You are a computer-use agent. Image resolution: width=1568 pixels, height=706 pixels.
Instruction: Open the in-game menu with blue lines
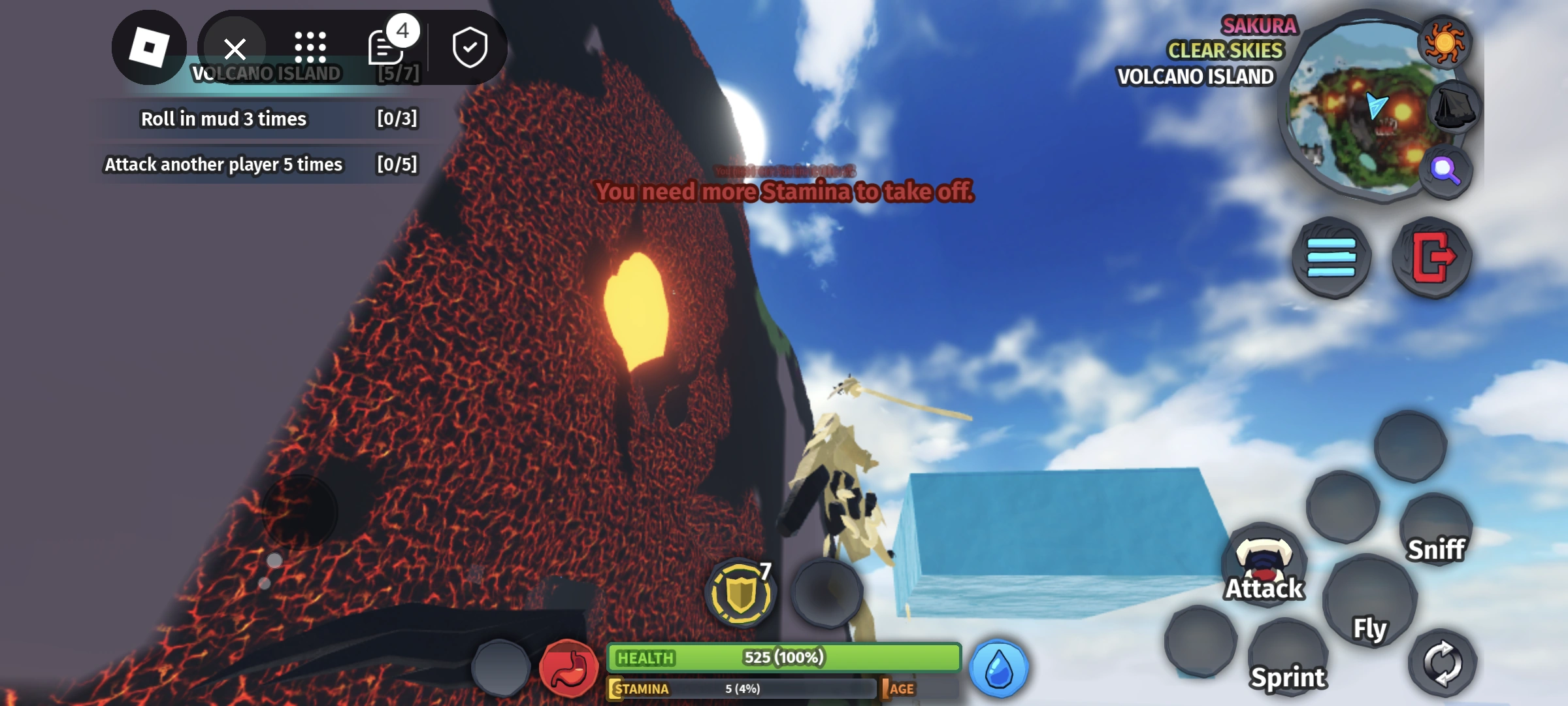[1333, 258]
